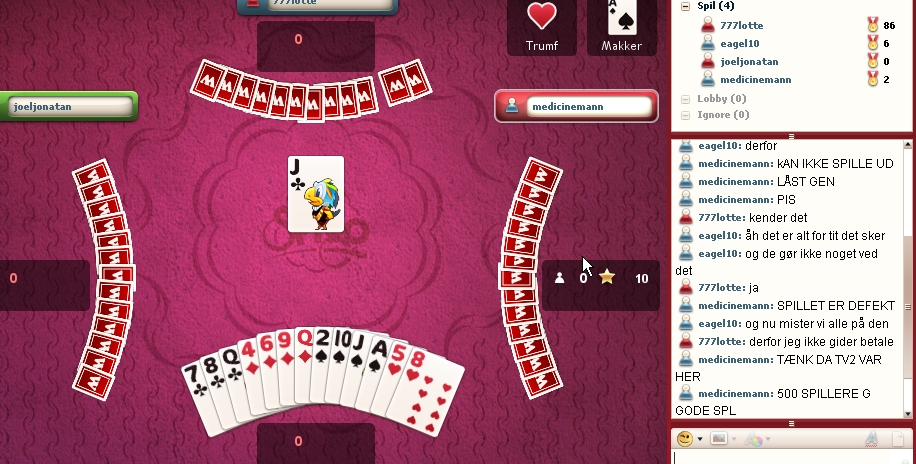
Task: Play the 4 of diamonds
Action: [x=249, y=357]
